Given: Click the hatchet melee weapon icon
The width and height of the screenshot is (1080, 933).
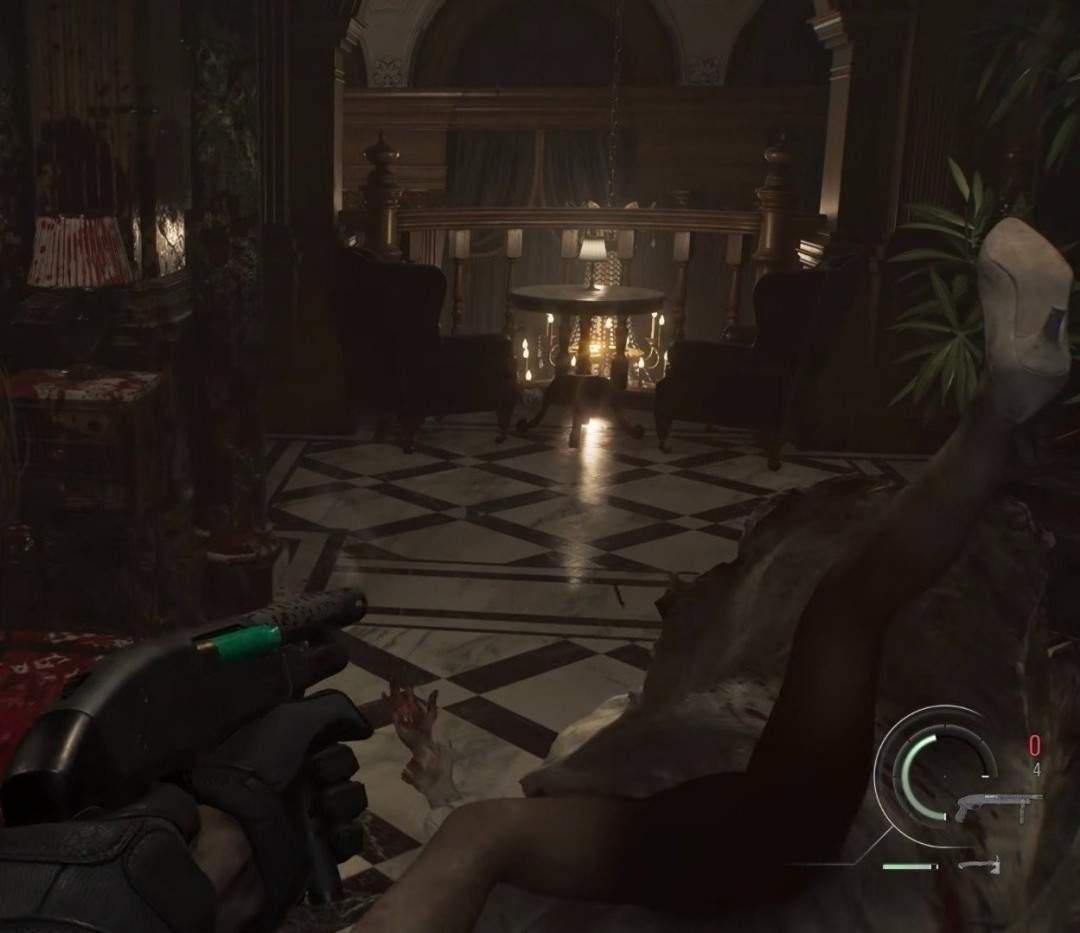Looking at the screenshot, I should (x=978, y=865).
